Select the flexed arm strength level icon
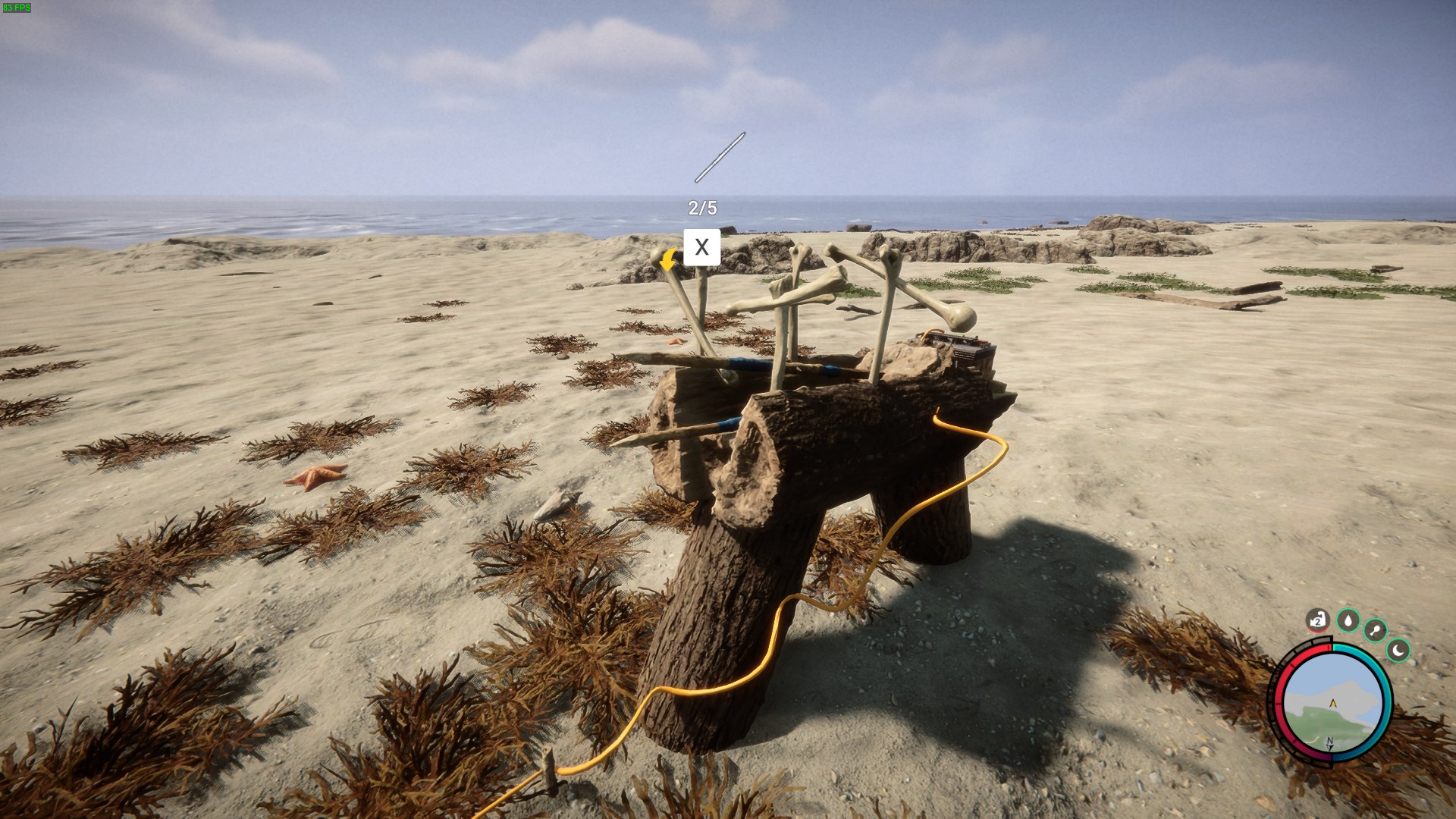The width and height of the screenshot is (1456, 819). (x=1318, y=621)
